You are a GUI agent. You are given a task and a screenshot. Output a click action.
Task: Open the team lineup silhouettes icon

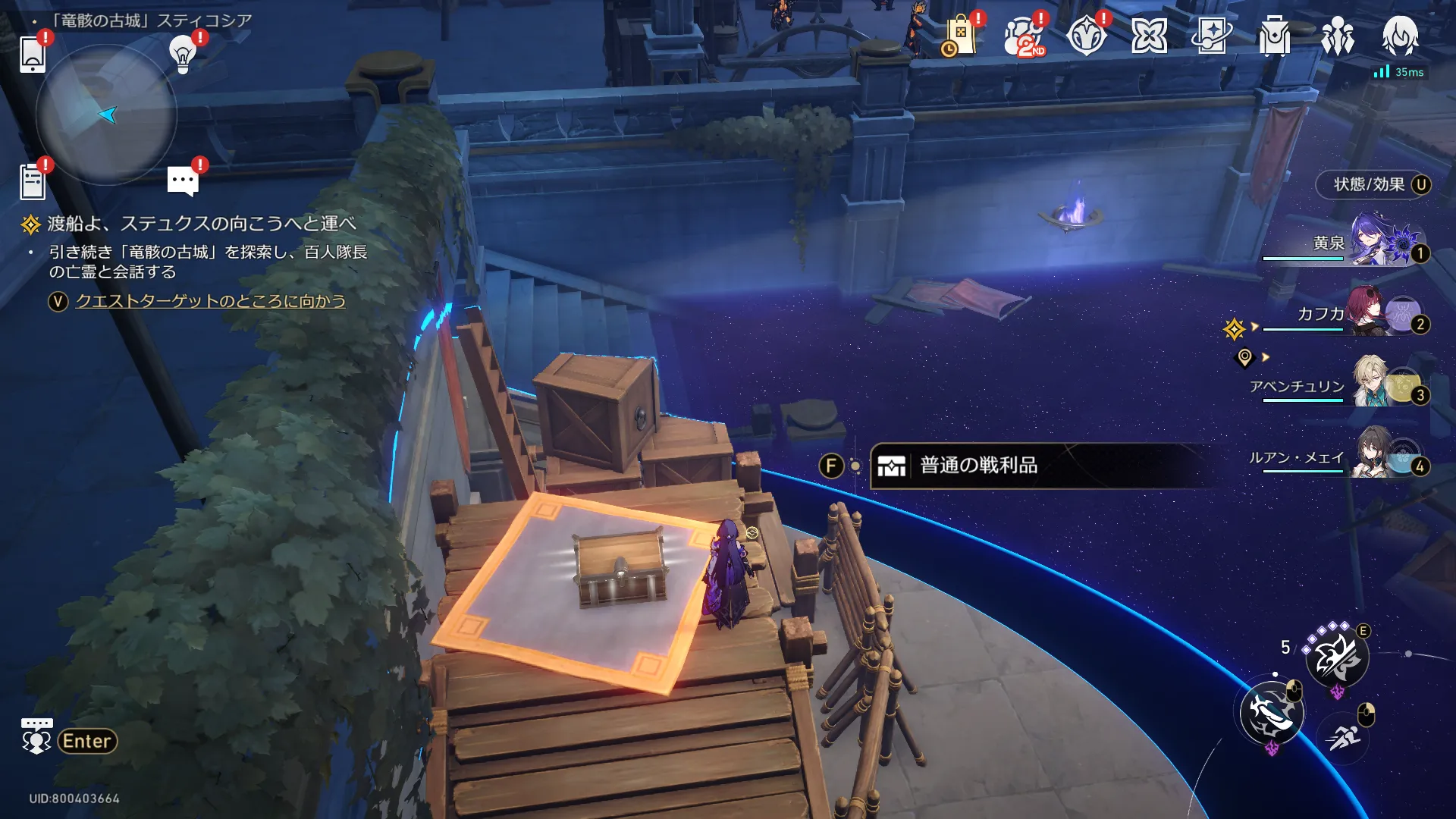1337,36
